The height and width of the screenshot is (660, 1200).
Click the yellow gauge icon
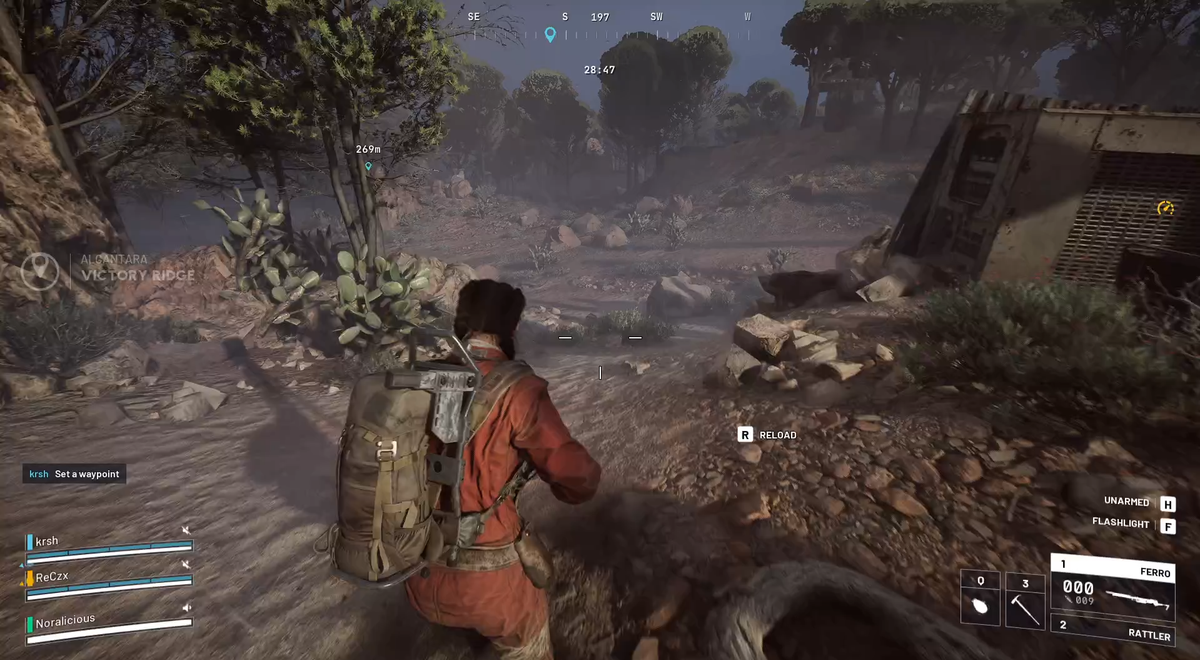click(1165, 208)
